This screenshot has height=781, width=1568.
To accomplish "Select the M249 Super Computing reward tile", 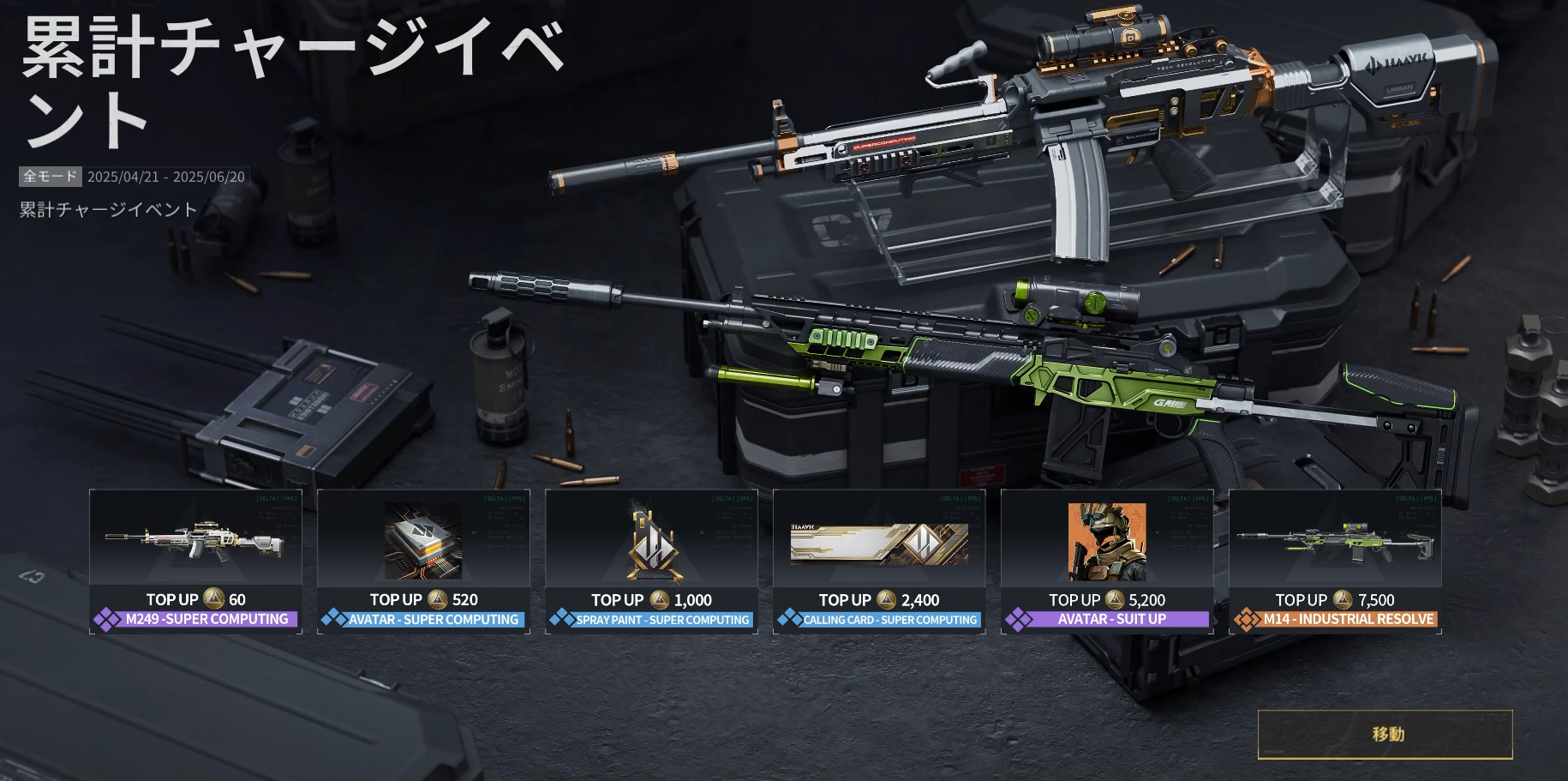I will tap(195, 561).
